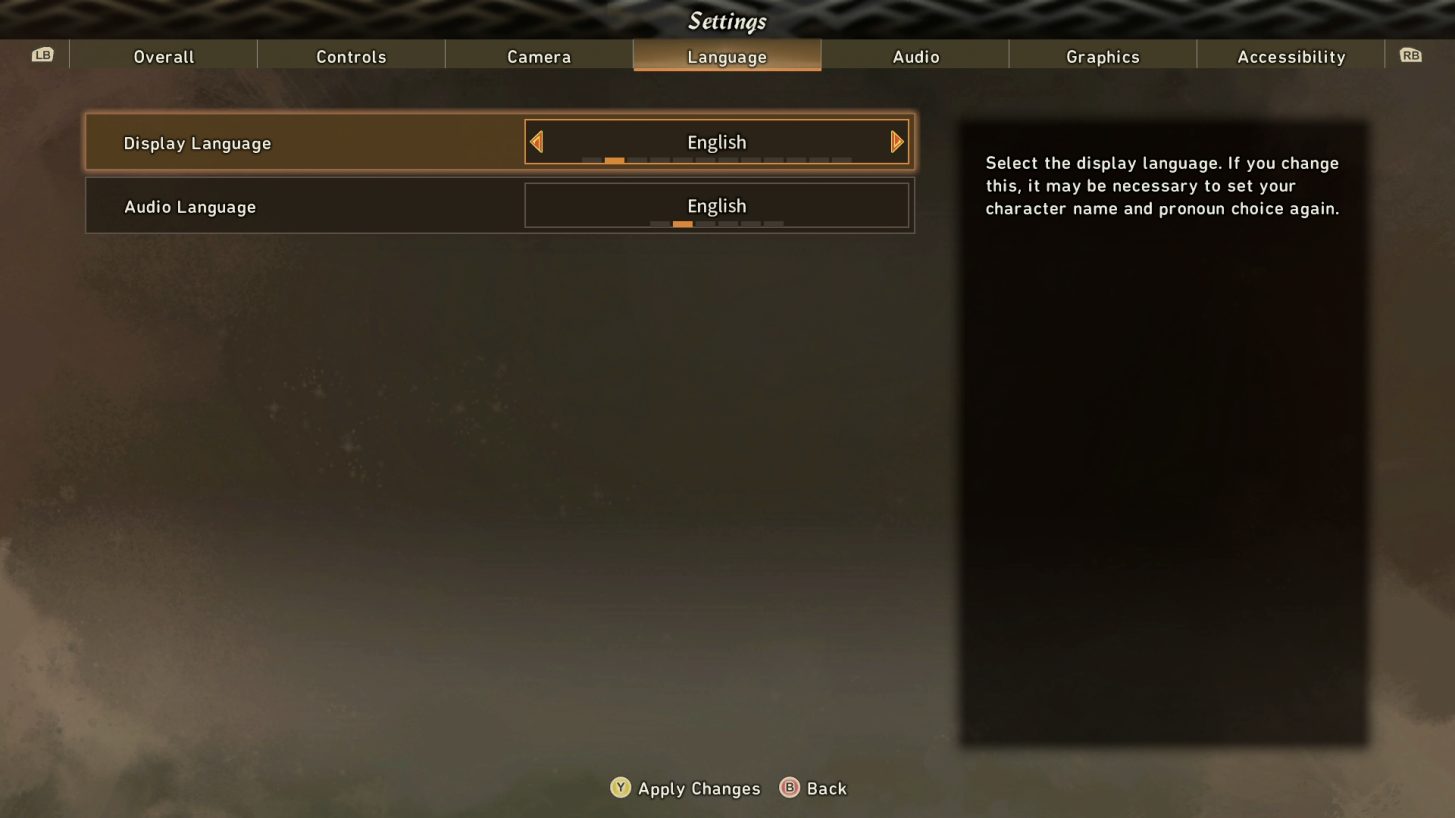Viewport: 1455px width, 818px height.
Task: Click the Y button icon near Apply Changes
Action: pos(619,788)
